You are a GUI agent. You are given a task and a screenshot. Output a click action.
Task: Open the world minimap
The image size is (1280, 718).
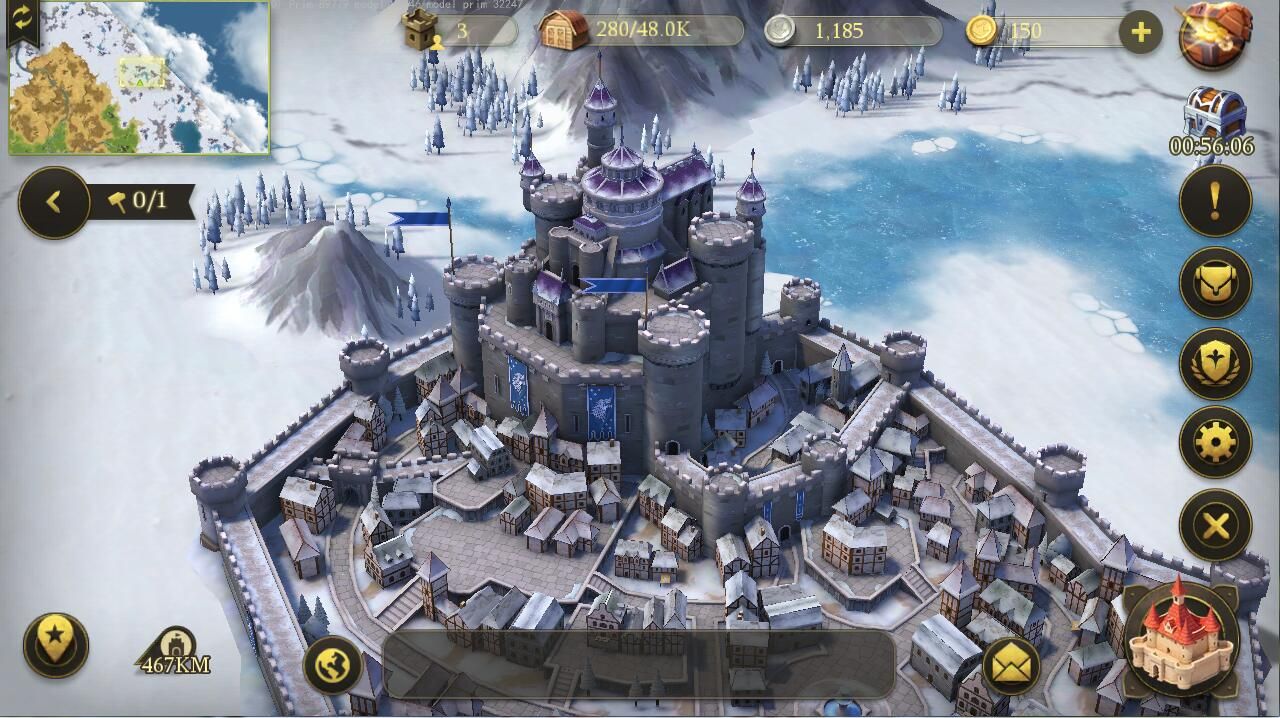[x=140, y=80]
